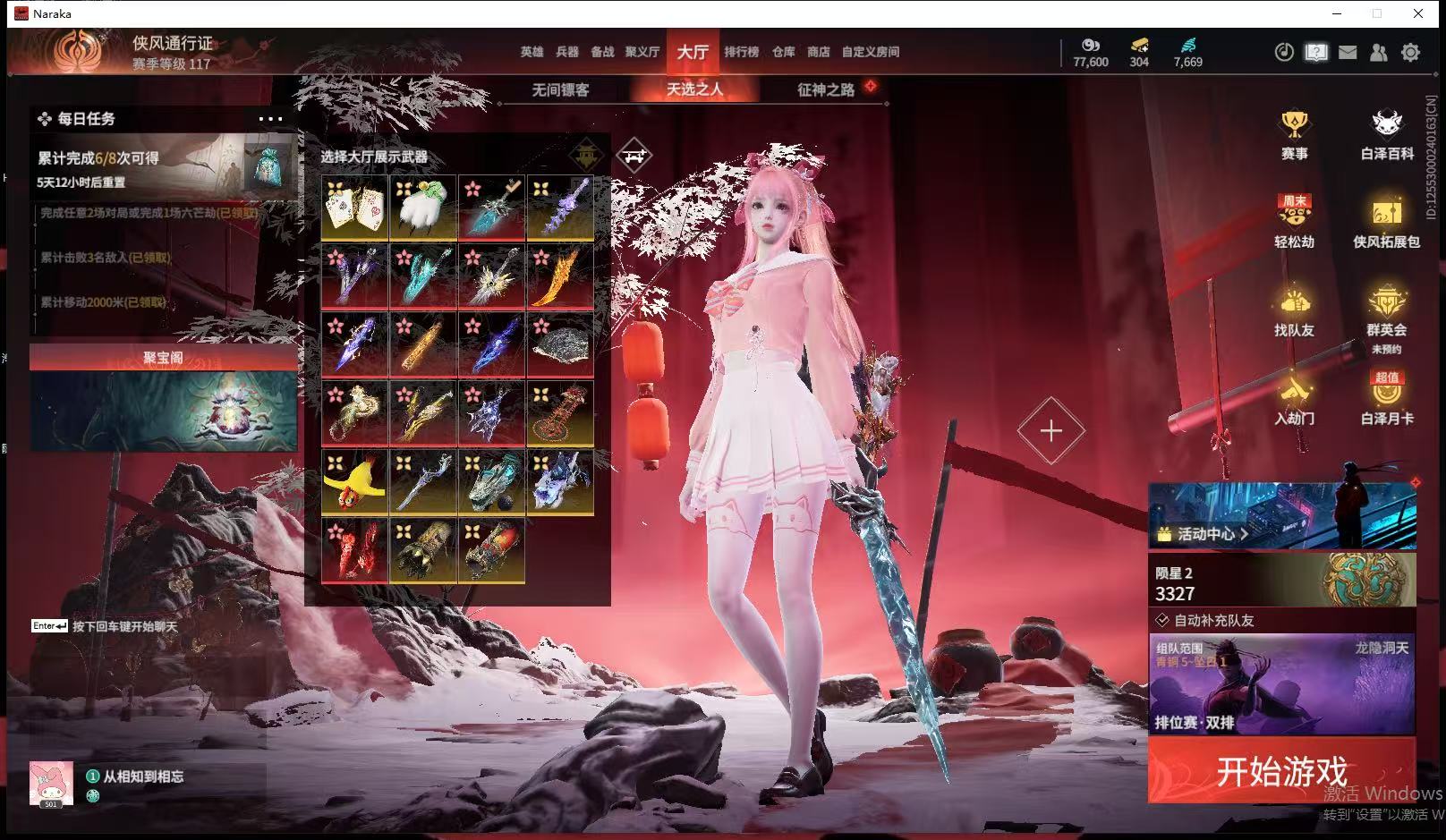
Task: Open the 英雄 heroes menu
Action: pos(532,52)
